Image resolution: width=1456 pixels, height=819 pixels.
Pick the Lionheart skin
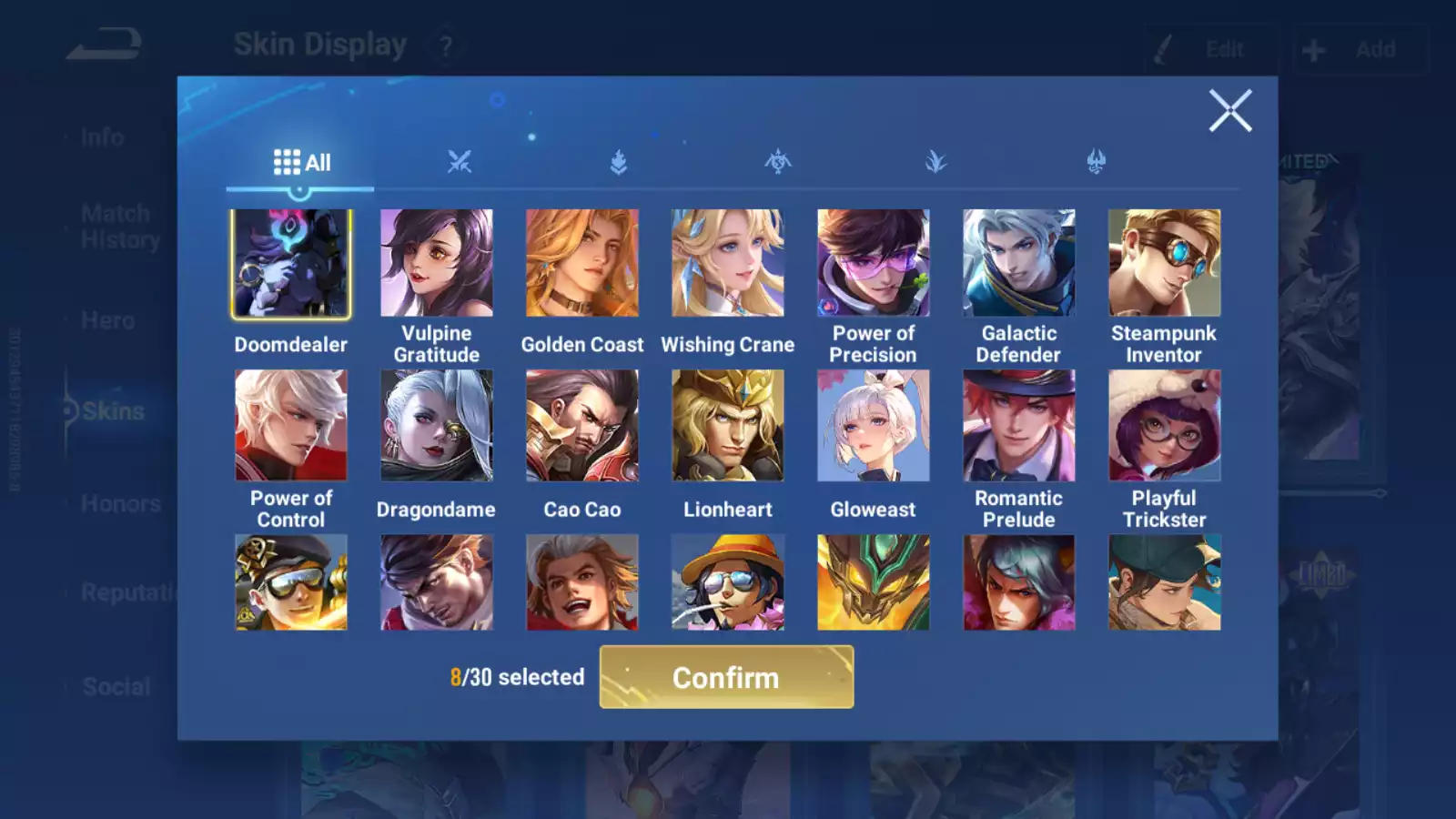(728, 425)
